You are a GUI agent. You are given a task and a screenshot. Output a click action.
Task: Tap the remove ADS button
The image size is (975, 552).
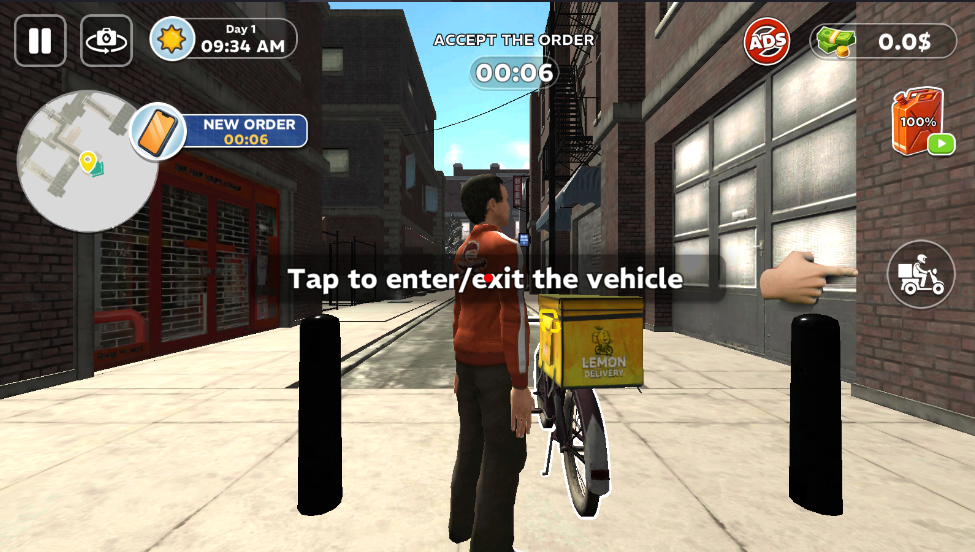coord(767,42)
